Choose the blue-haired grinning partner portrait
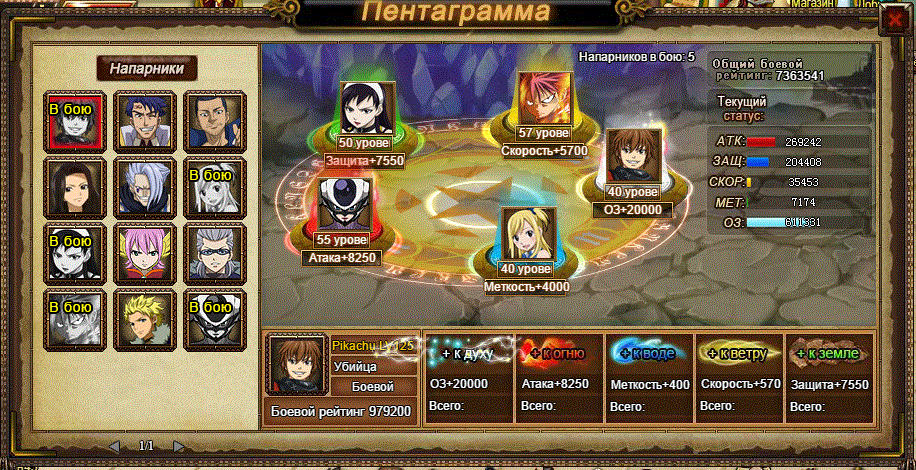This screenshot has height=470, width=916. [140, 119]
